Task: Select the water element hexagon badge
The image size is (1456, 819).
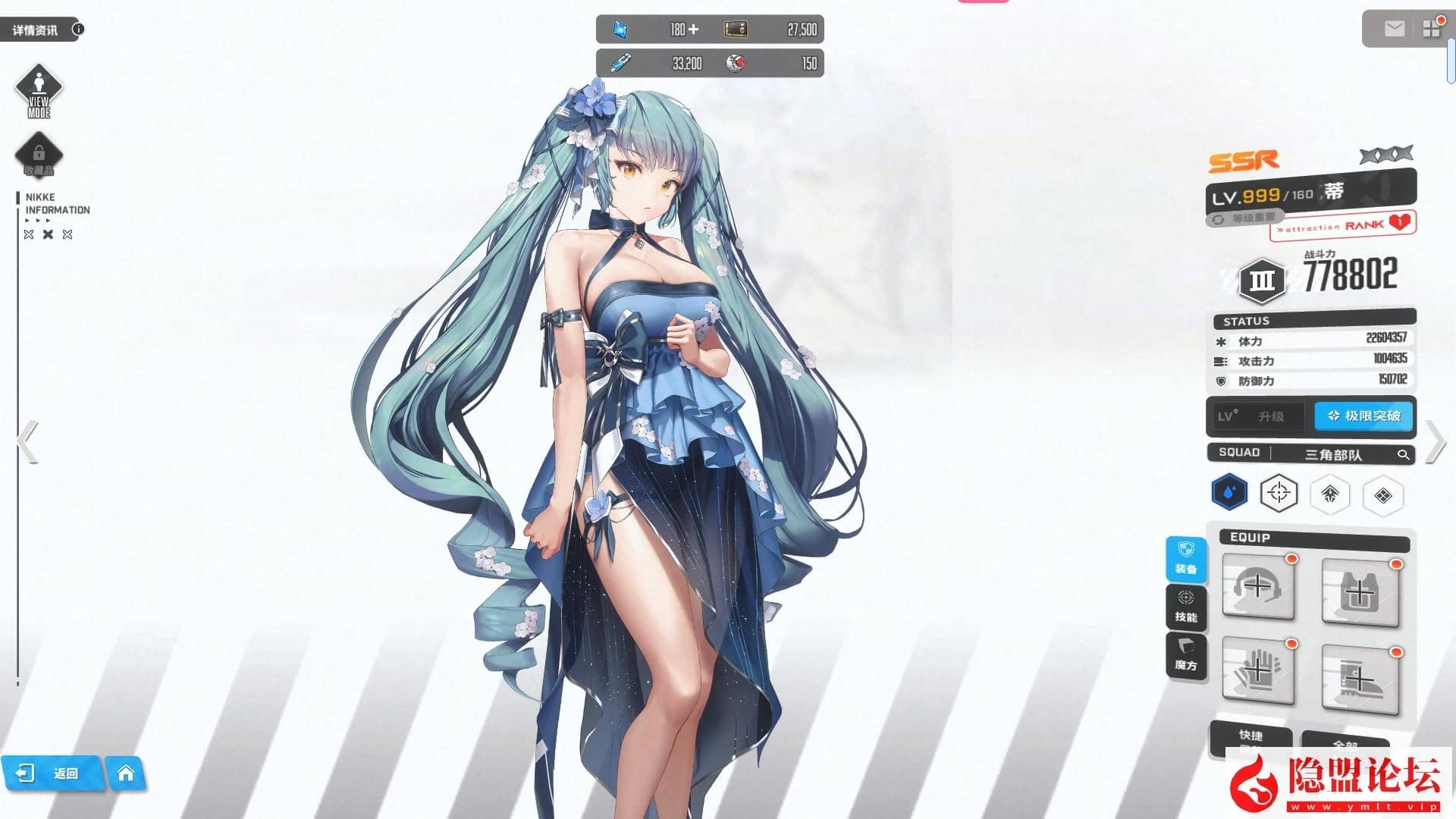Action: point(1228,491)
